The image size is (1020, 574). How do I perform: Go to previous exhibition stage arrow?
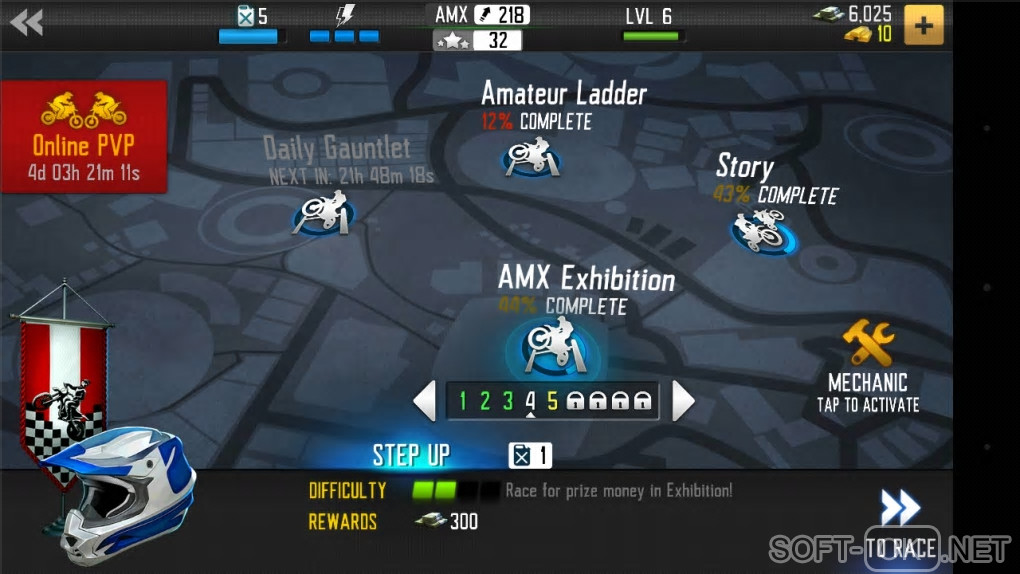tap(425, 401)
